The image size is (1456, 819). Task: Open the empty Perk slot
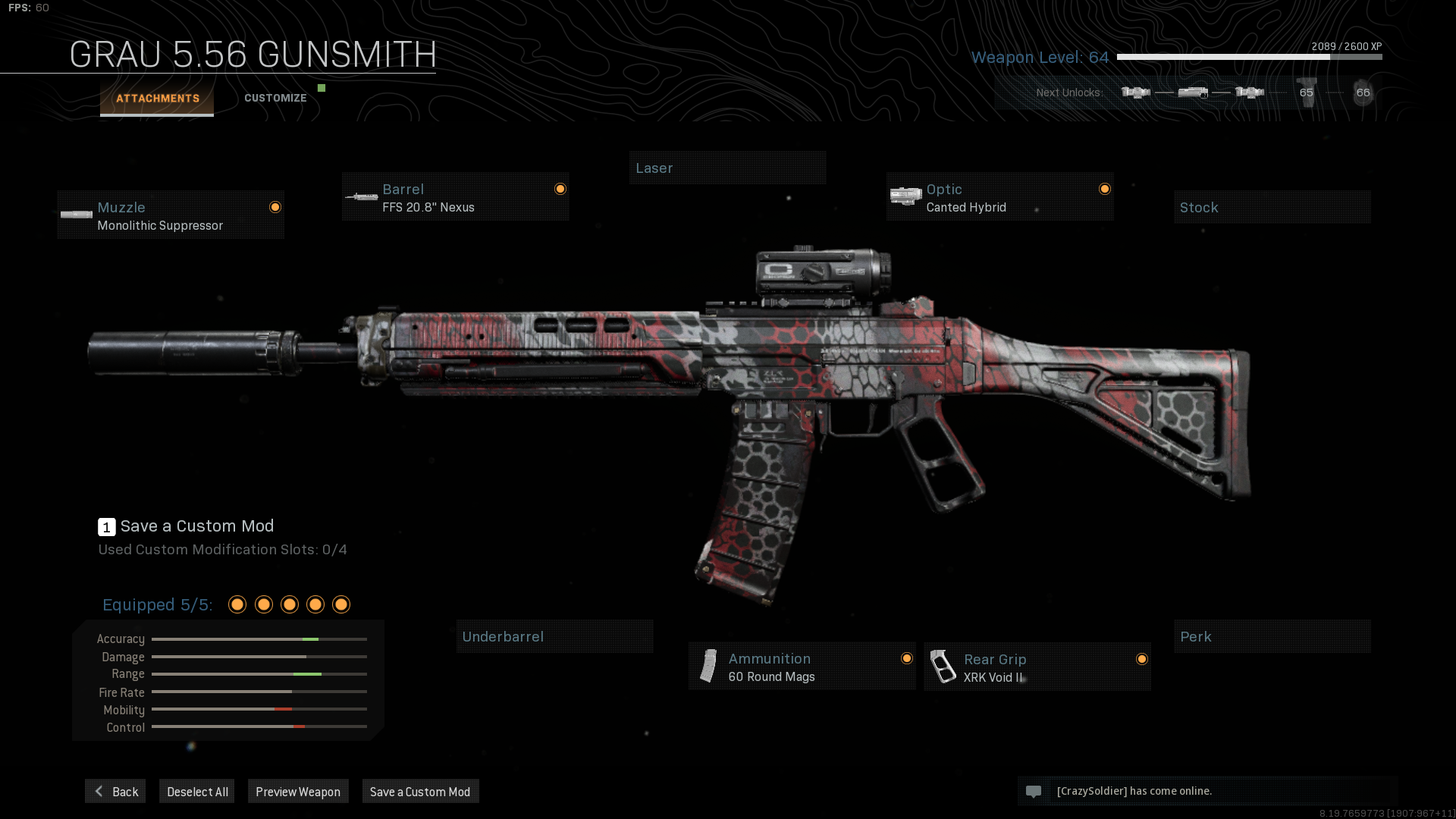tap(1272, 637)
